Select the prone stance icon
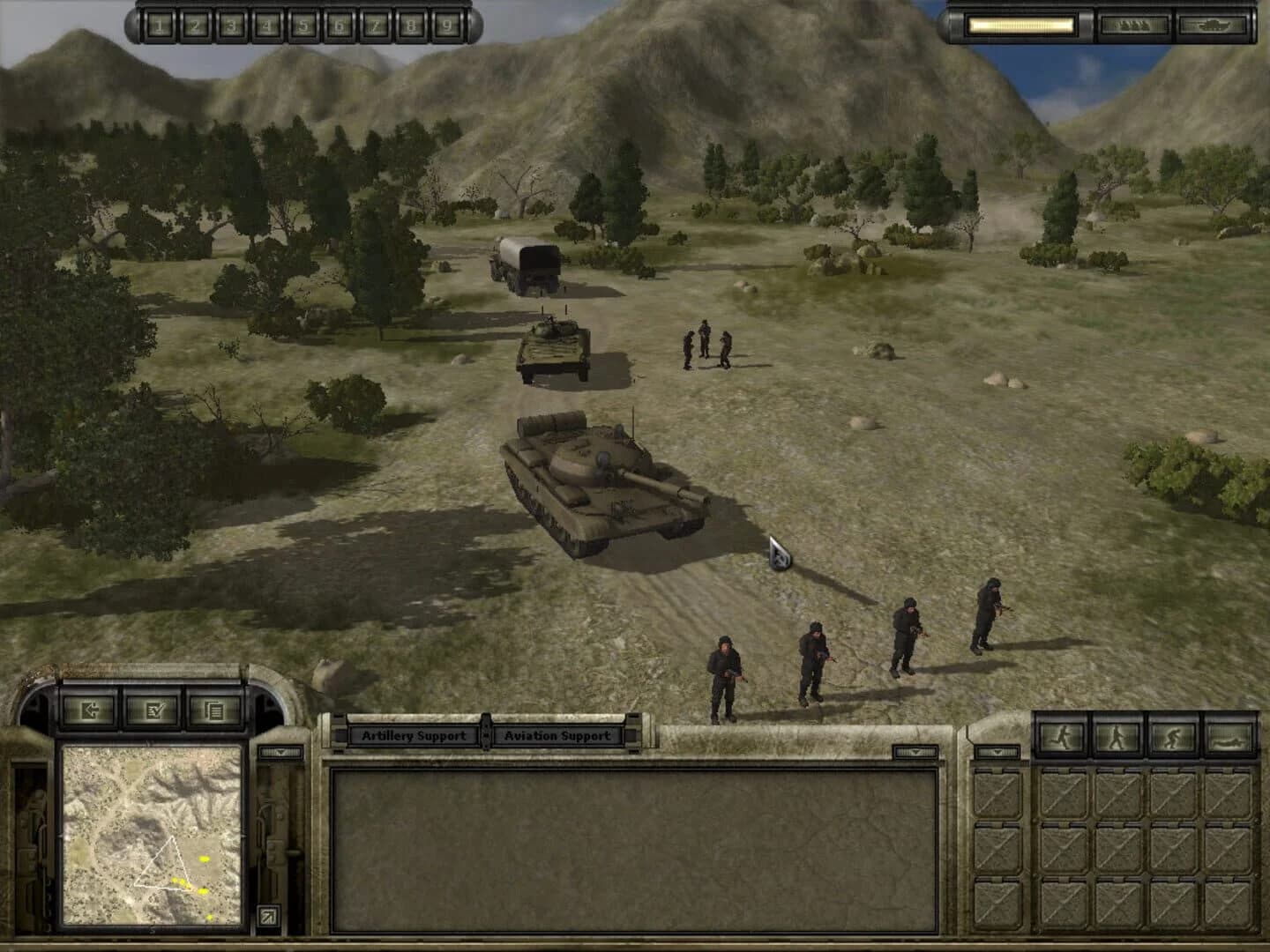 coord(1230,735)
